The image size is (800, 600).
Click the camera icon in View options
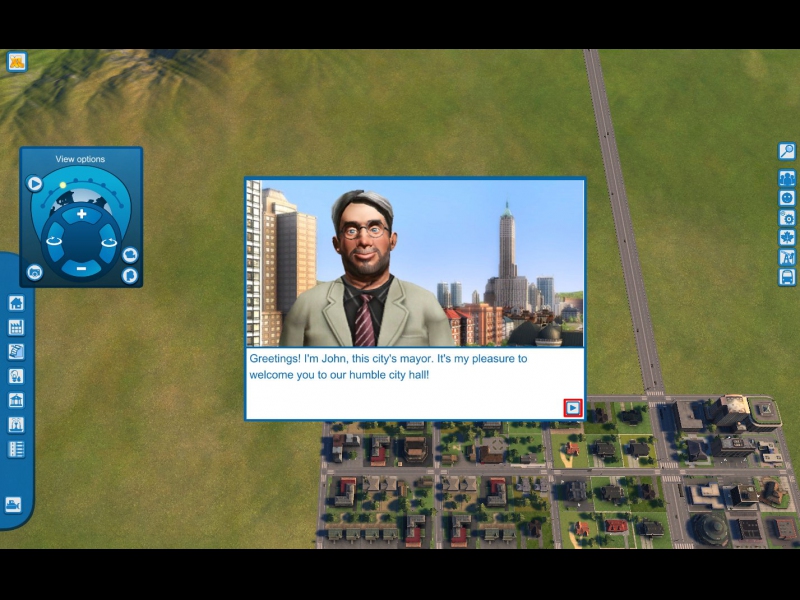pyautogui.click(x=35, y=272)
